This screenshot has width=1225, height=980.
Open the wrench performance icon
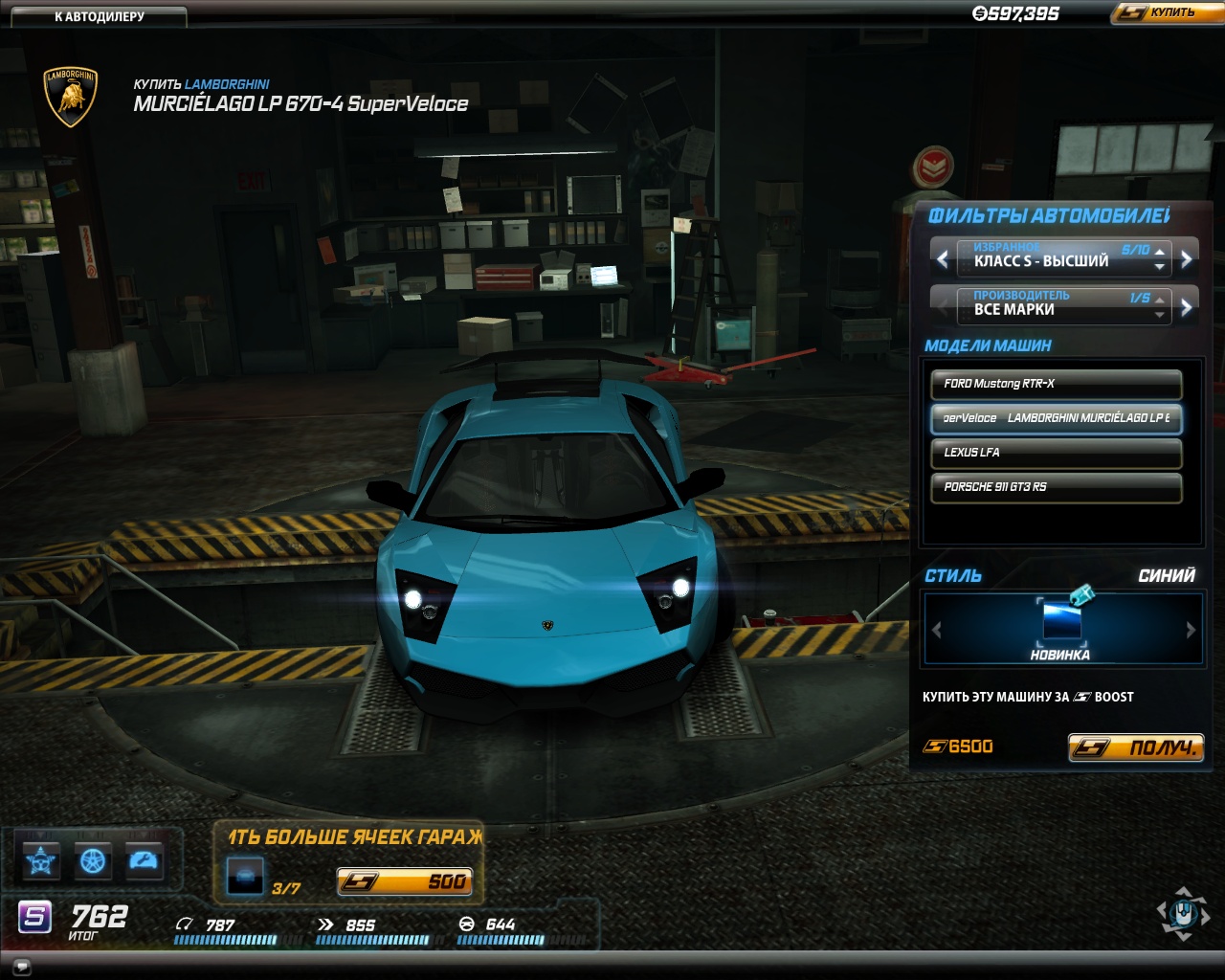(144, 862)
